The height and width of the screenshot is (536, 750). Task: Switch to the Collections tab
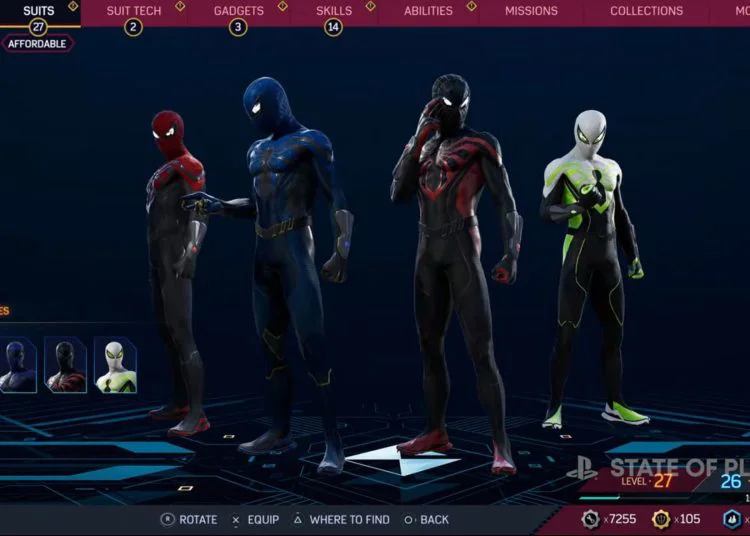point(646,11)
